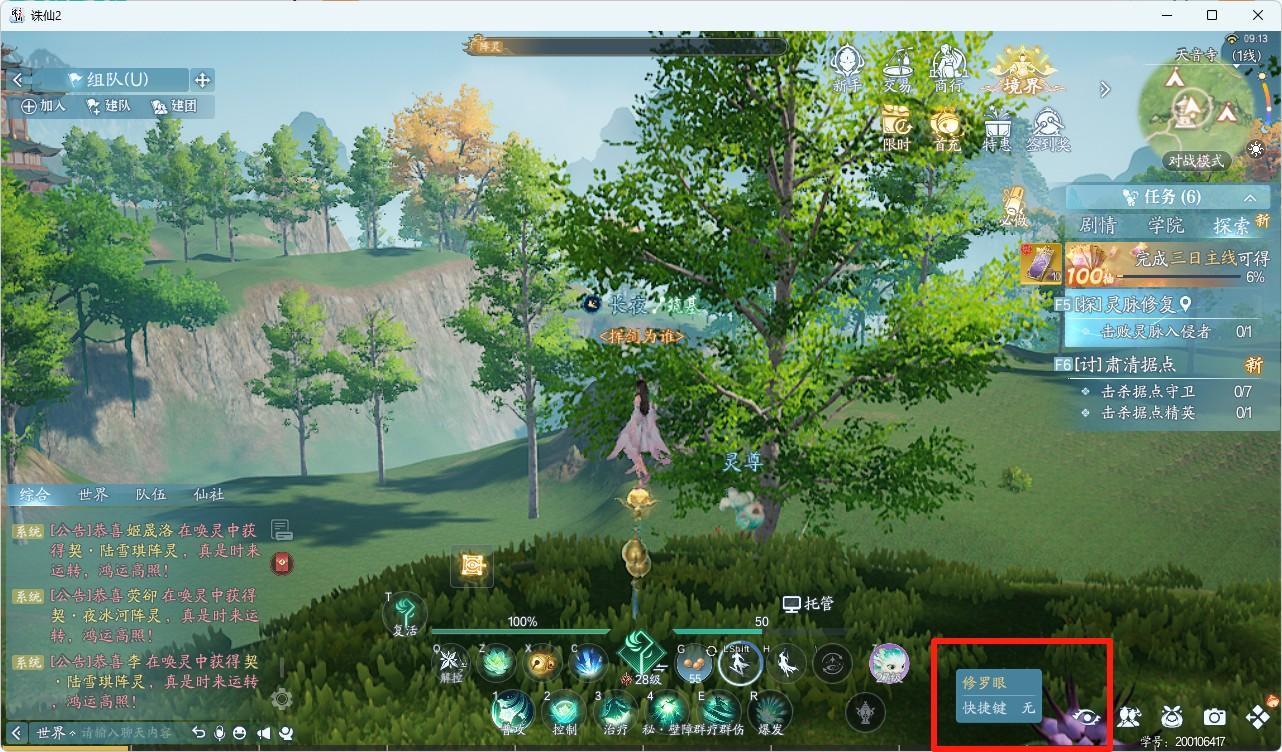1282x752 pixels.
Task: Toggle the 托管 auto-play button
Action: pyautogui.click(x=808, y=604)
